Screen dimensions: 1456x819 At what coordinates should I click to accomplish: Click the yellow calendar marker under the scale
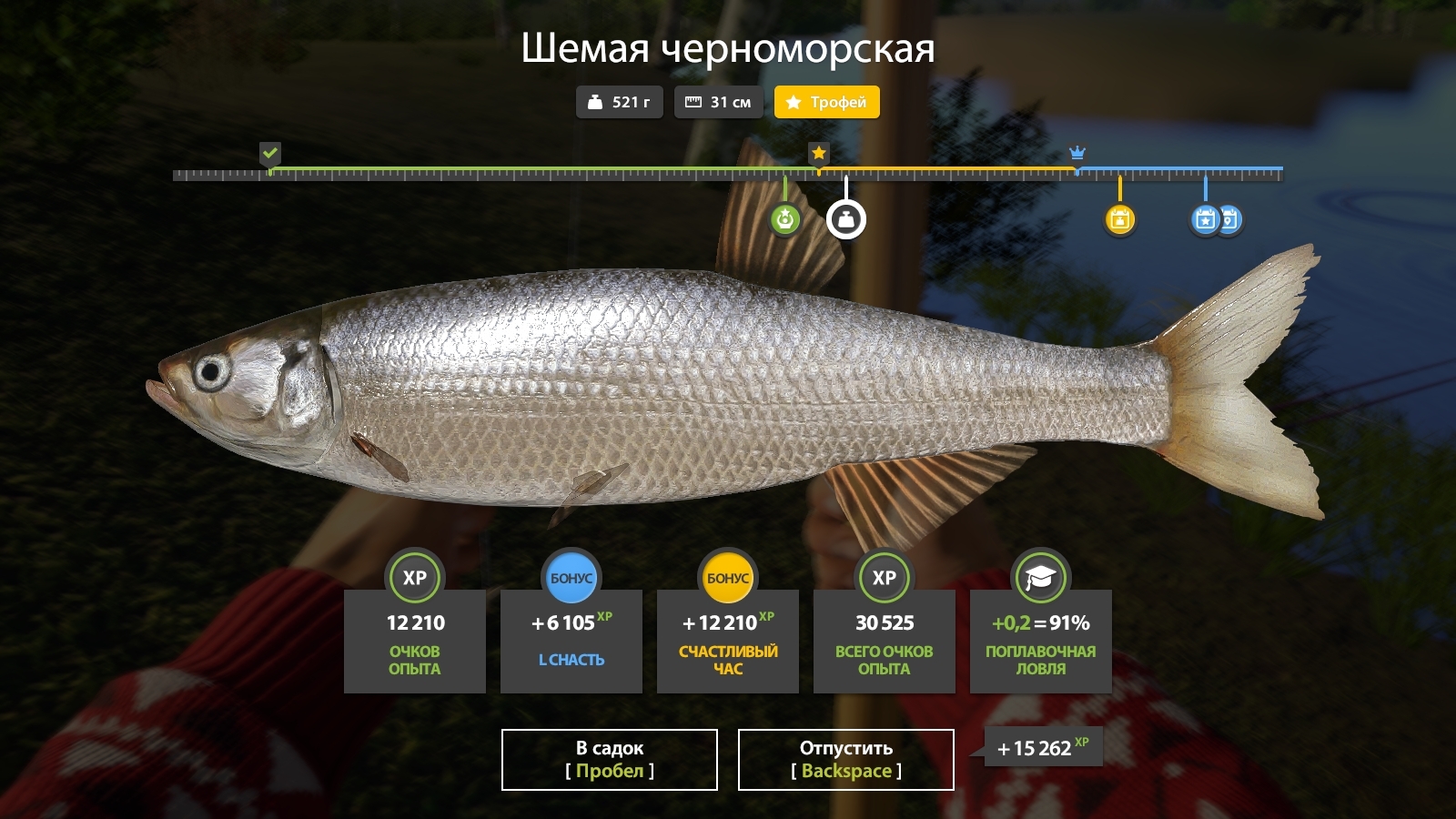1120,218
